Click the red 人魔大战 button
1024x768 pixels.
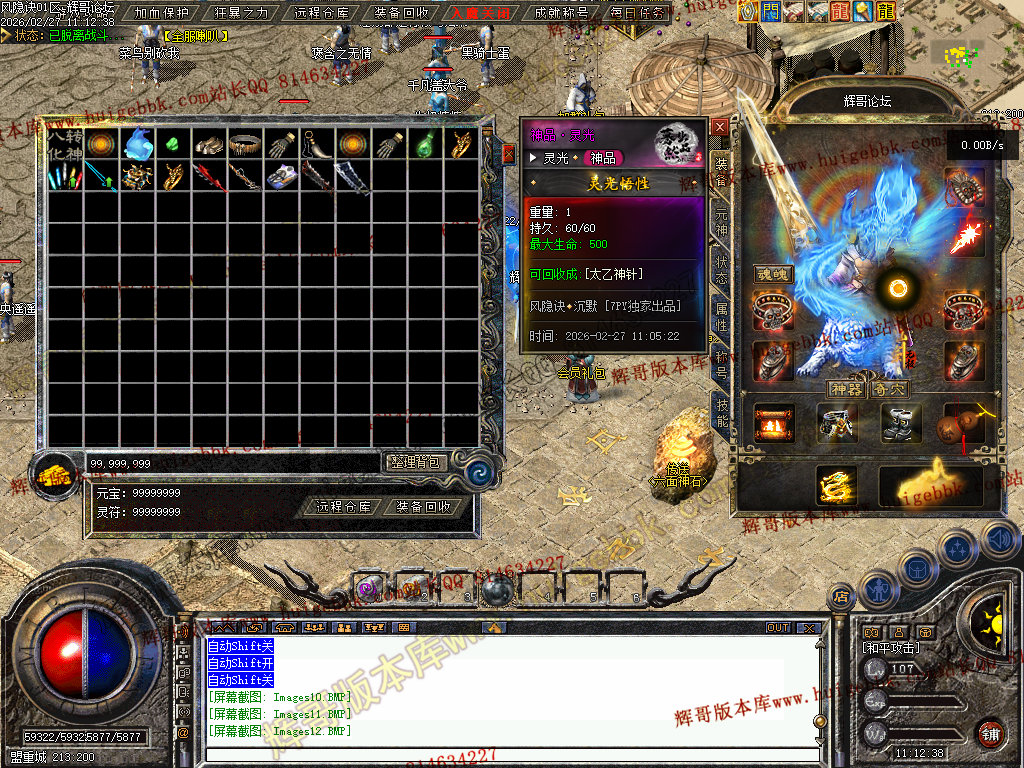(x=481, y=13)
